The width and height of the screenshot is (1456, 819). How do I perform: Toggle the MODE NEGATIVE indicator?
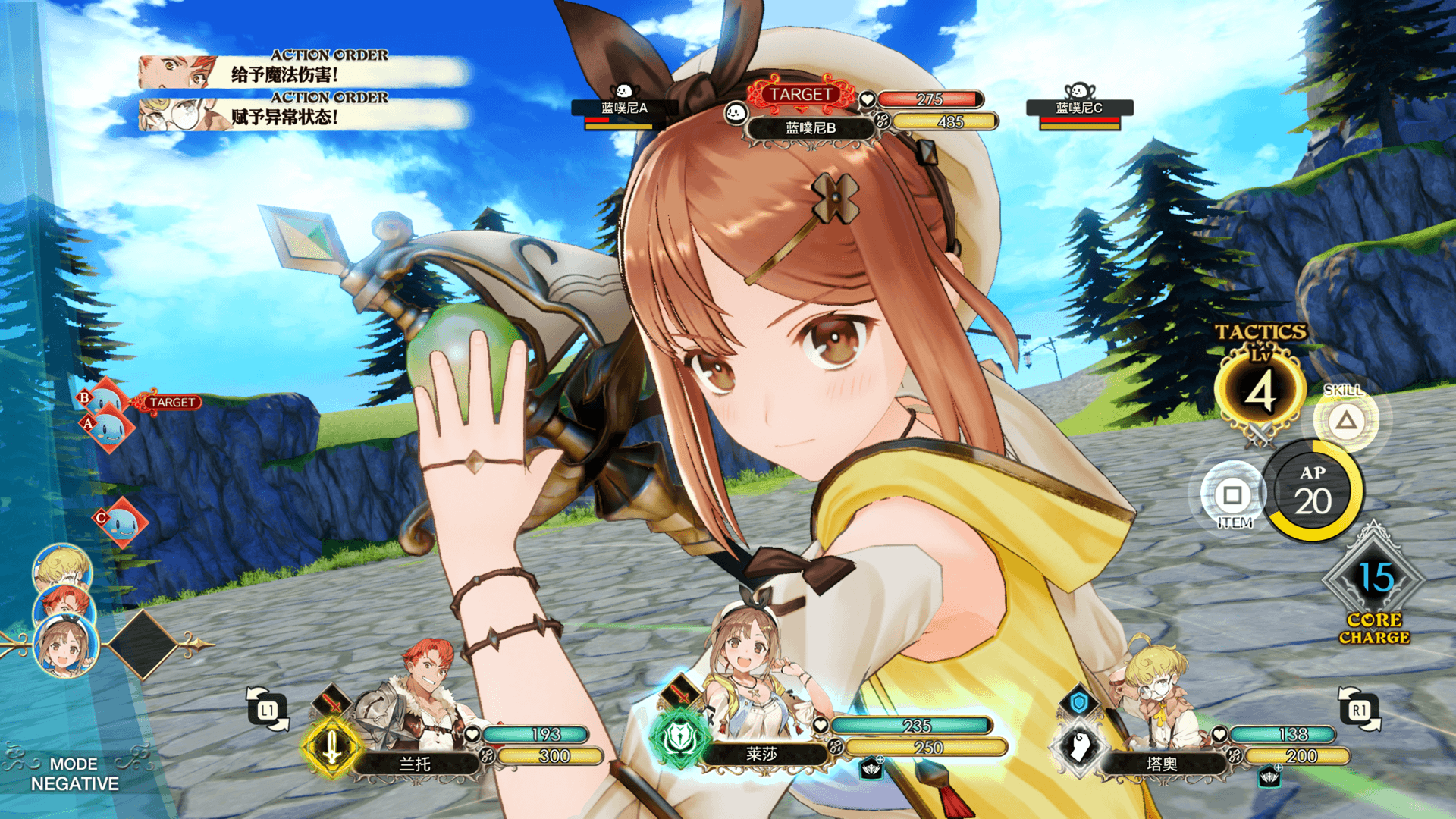pyautogui.click(x=74, y=774)
